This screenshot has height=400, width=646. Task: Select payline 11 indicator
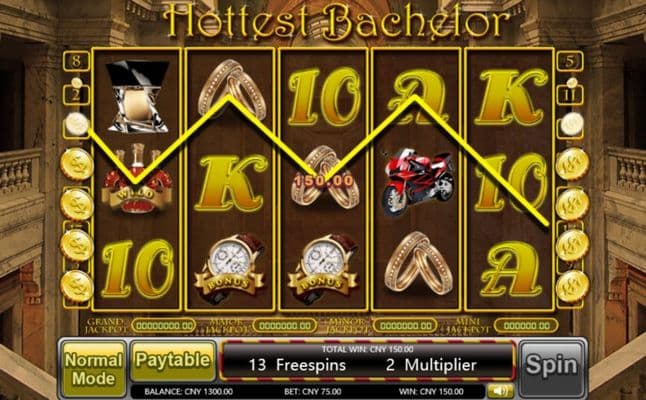coord(570,94)
